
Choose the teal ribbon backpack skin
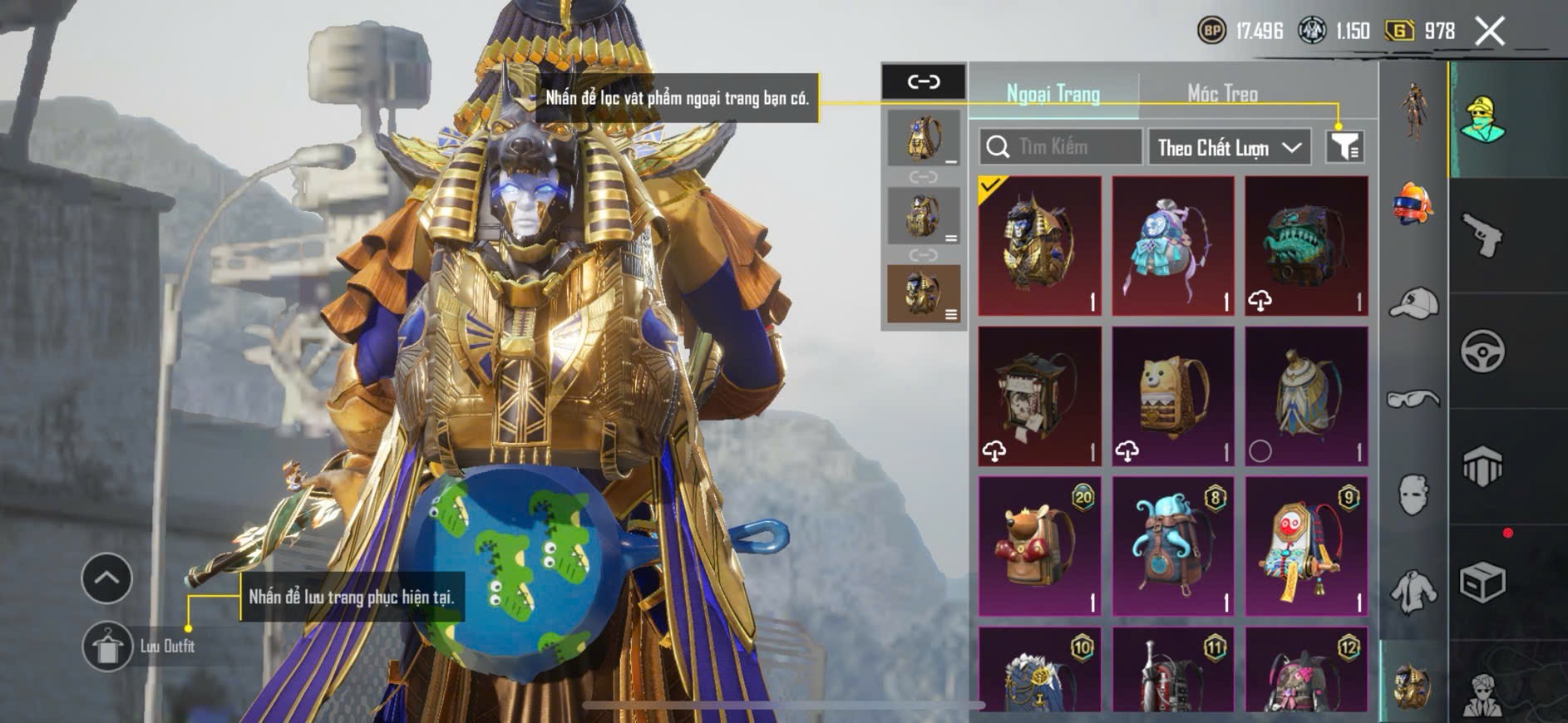pos(1172,246)
